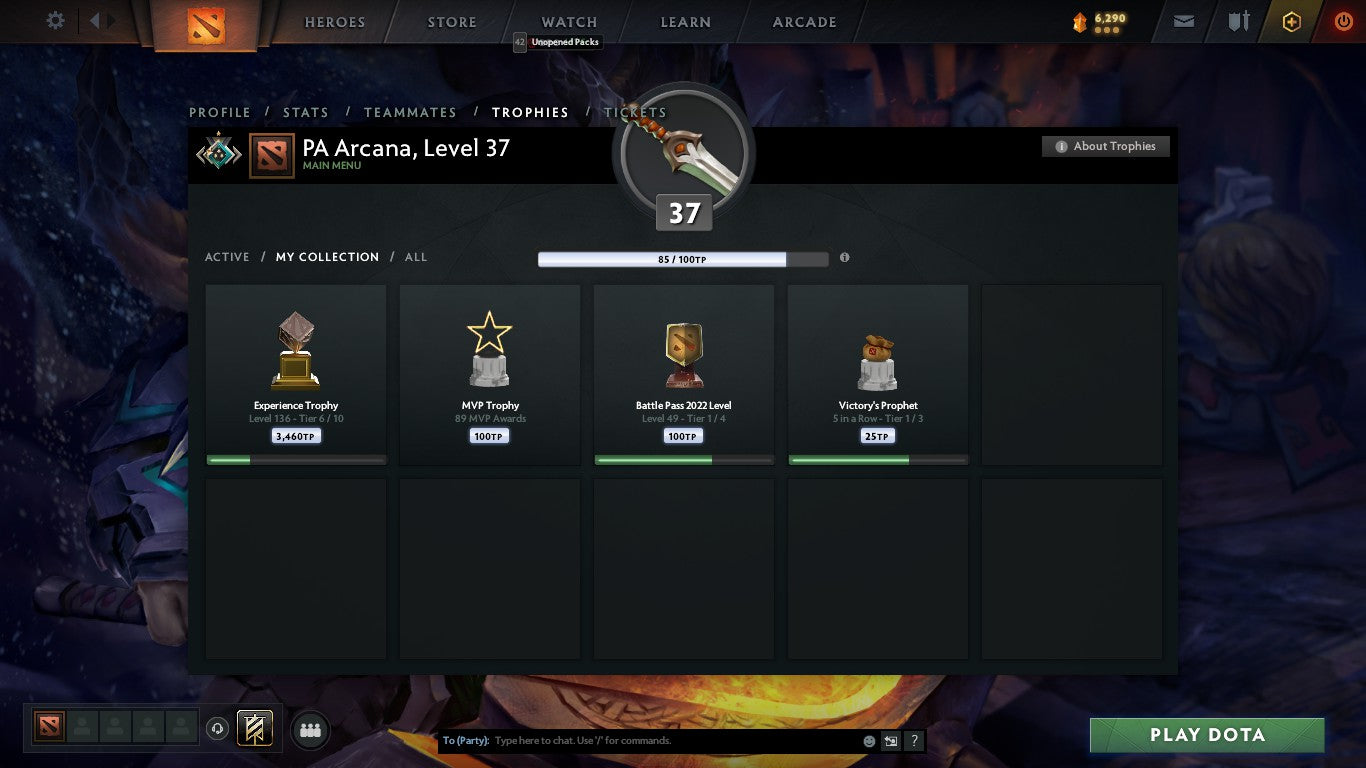
Task: Open the mail notifications envelope icon
Action: 1183,20
